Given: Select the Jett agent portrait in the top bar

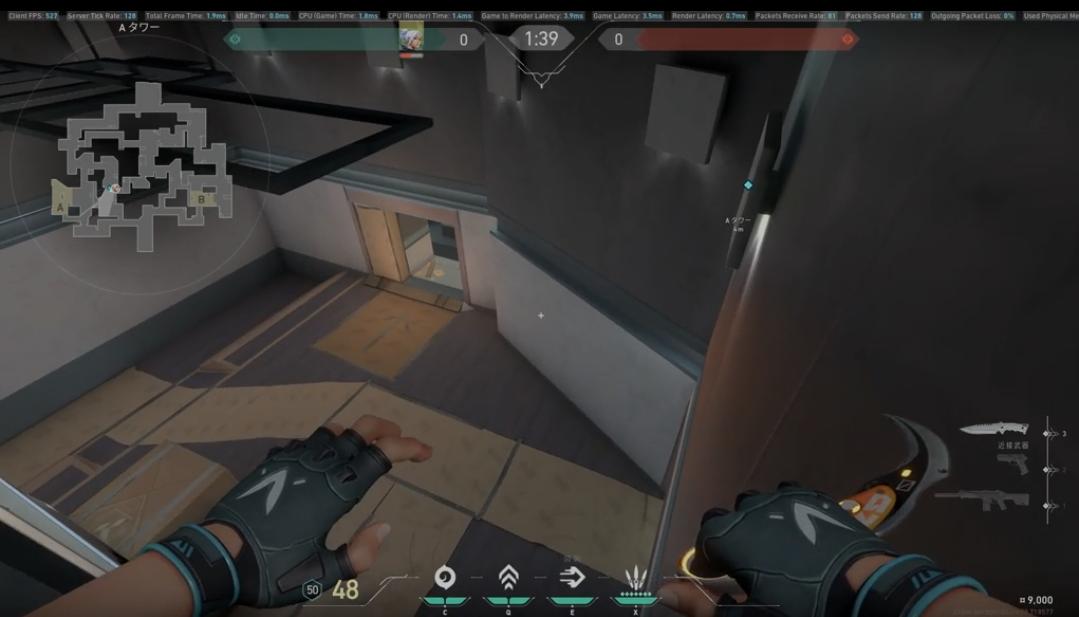Looking at the screenshot, I should (x=411, y=38).
